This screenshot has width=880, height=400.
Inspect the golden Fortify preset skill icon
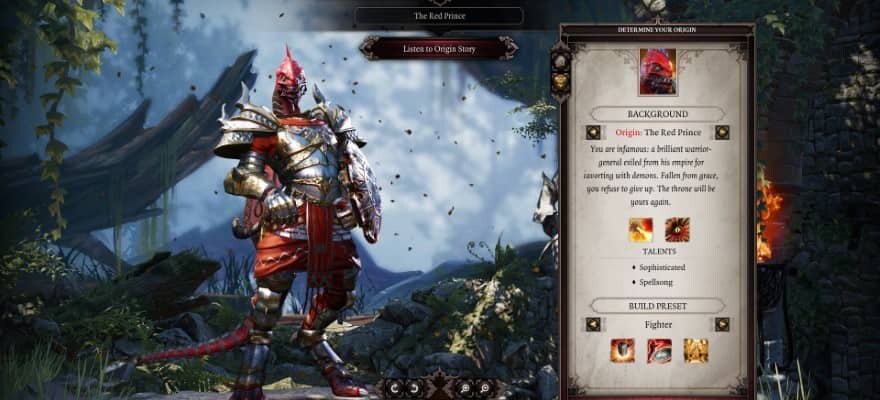click(695, 350)
